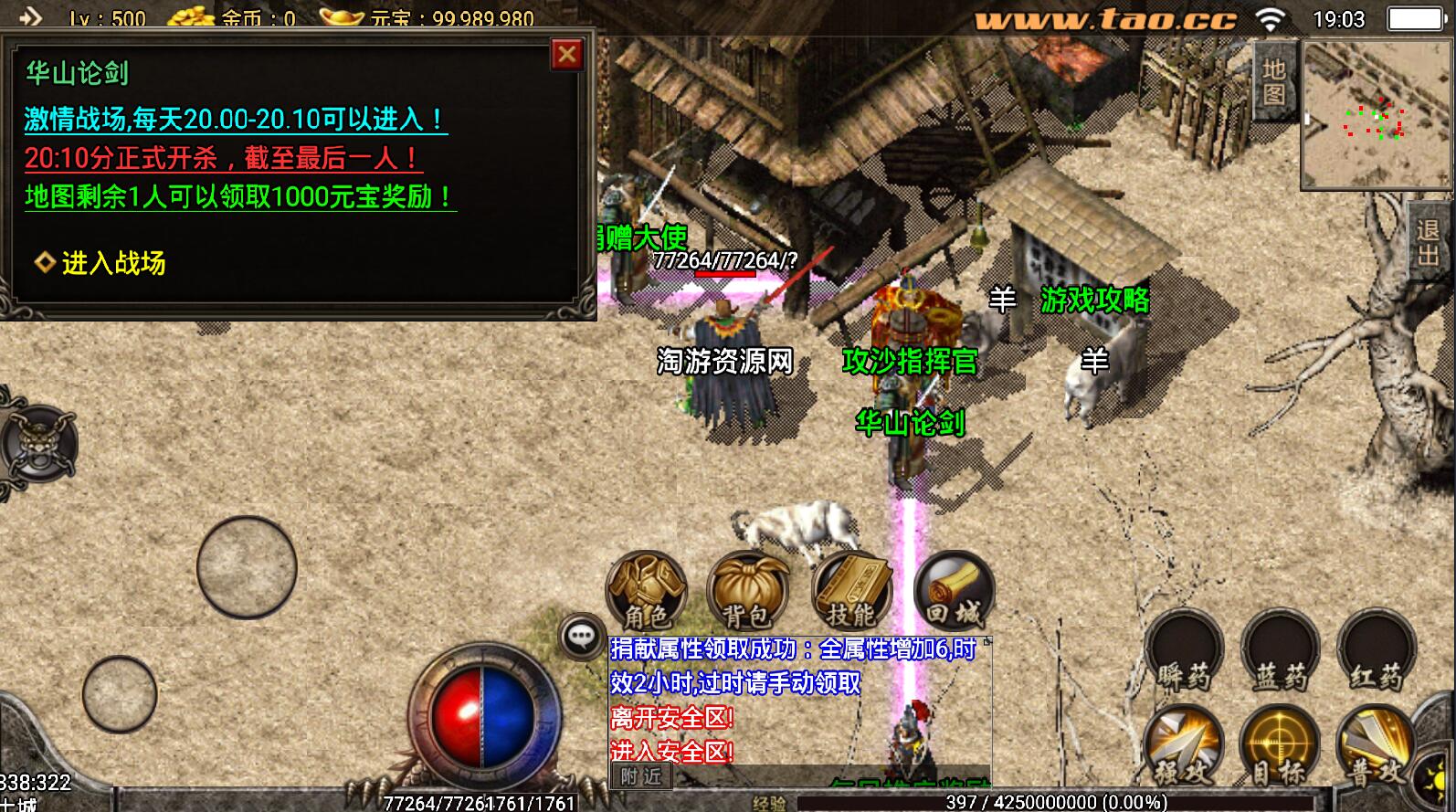Open the 角色 character panel
This screenshot has width=1456, height=812.
(x=646, y=590)
